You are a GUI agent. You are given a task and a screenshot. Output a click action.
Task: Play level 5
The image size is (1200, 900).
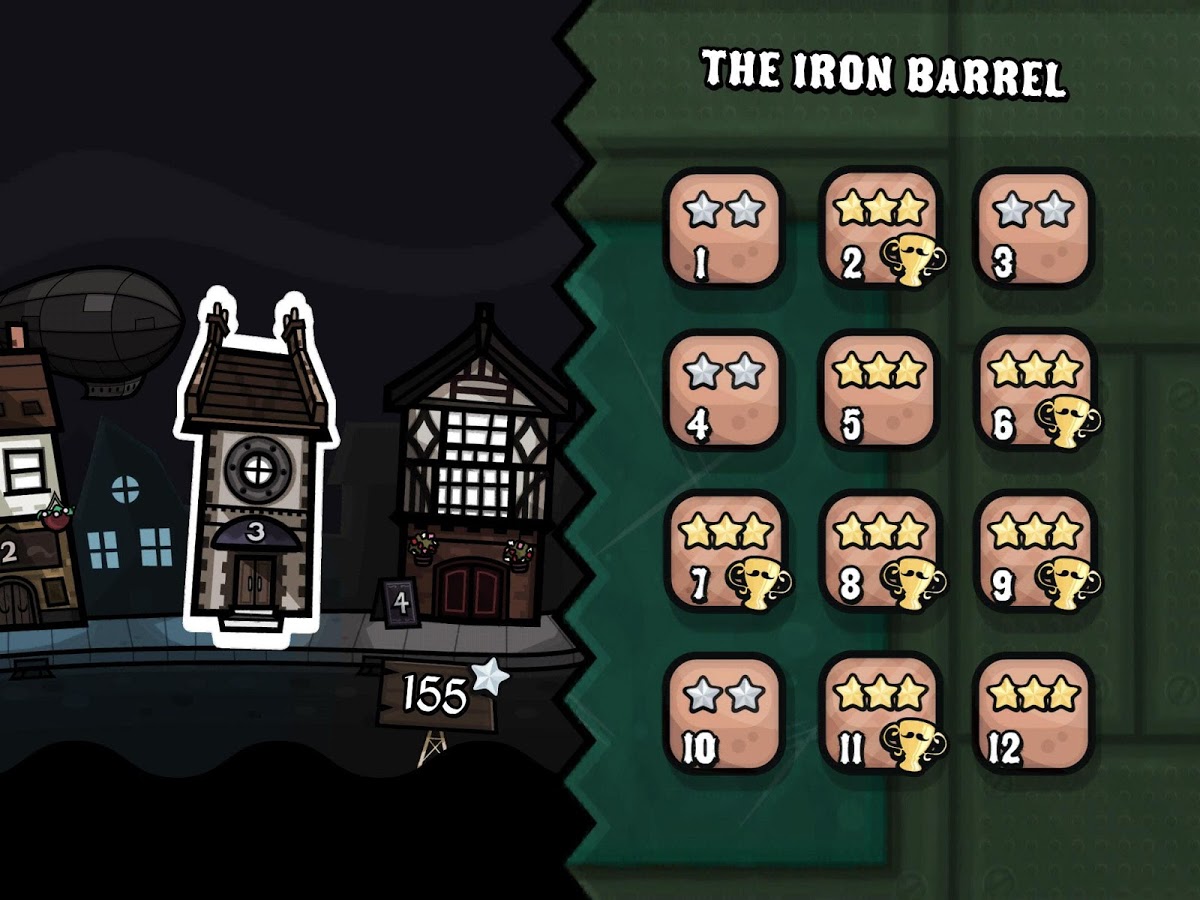click(x=879, y=391)
